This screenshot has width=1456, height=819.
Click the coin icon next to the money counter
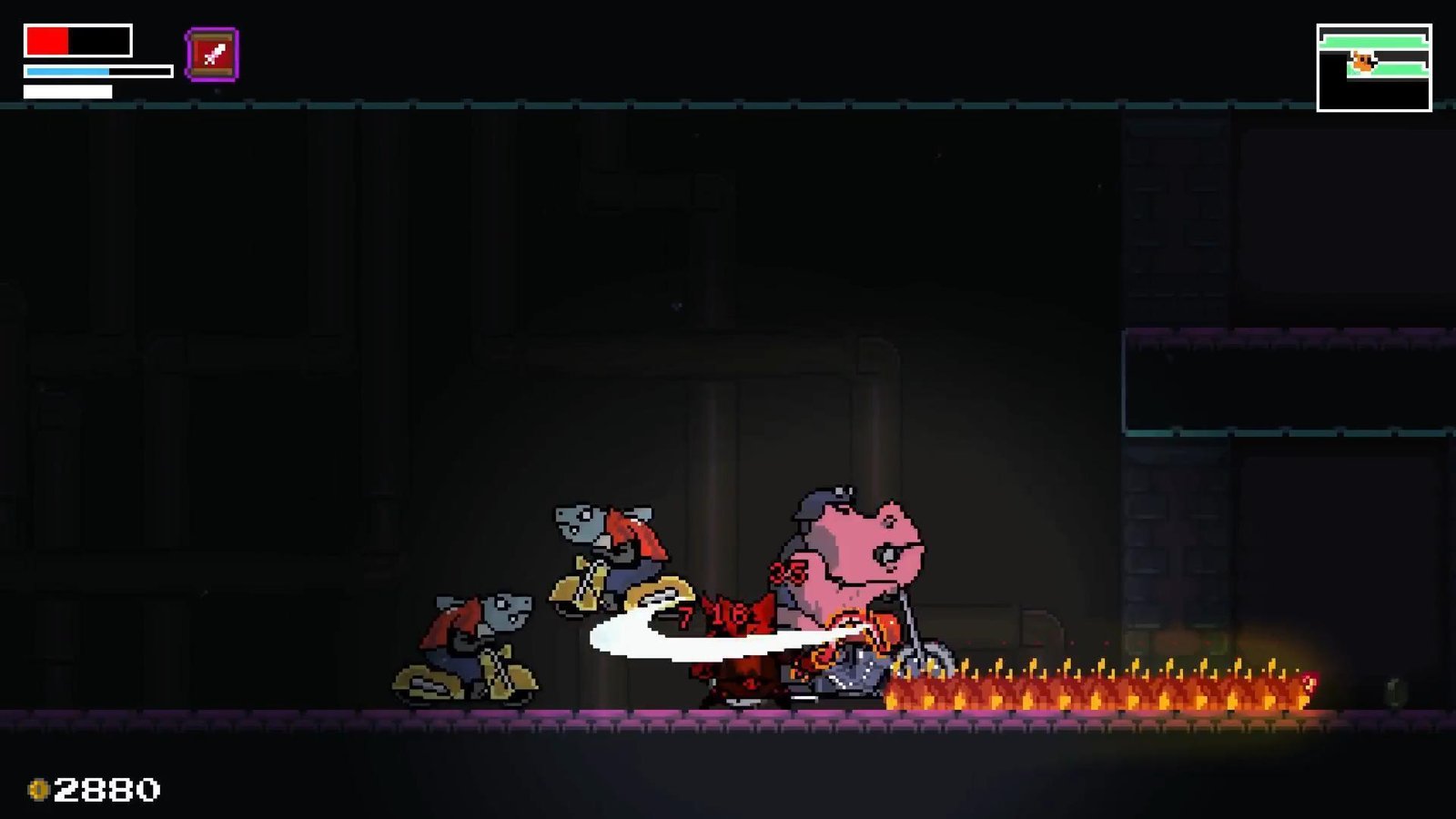click(x=40, y=788)
